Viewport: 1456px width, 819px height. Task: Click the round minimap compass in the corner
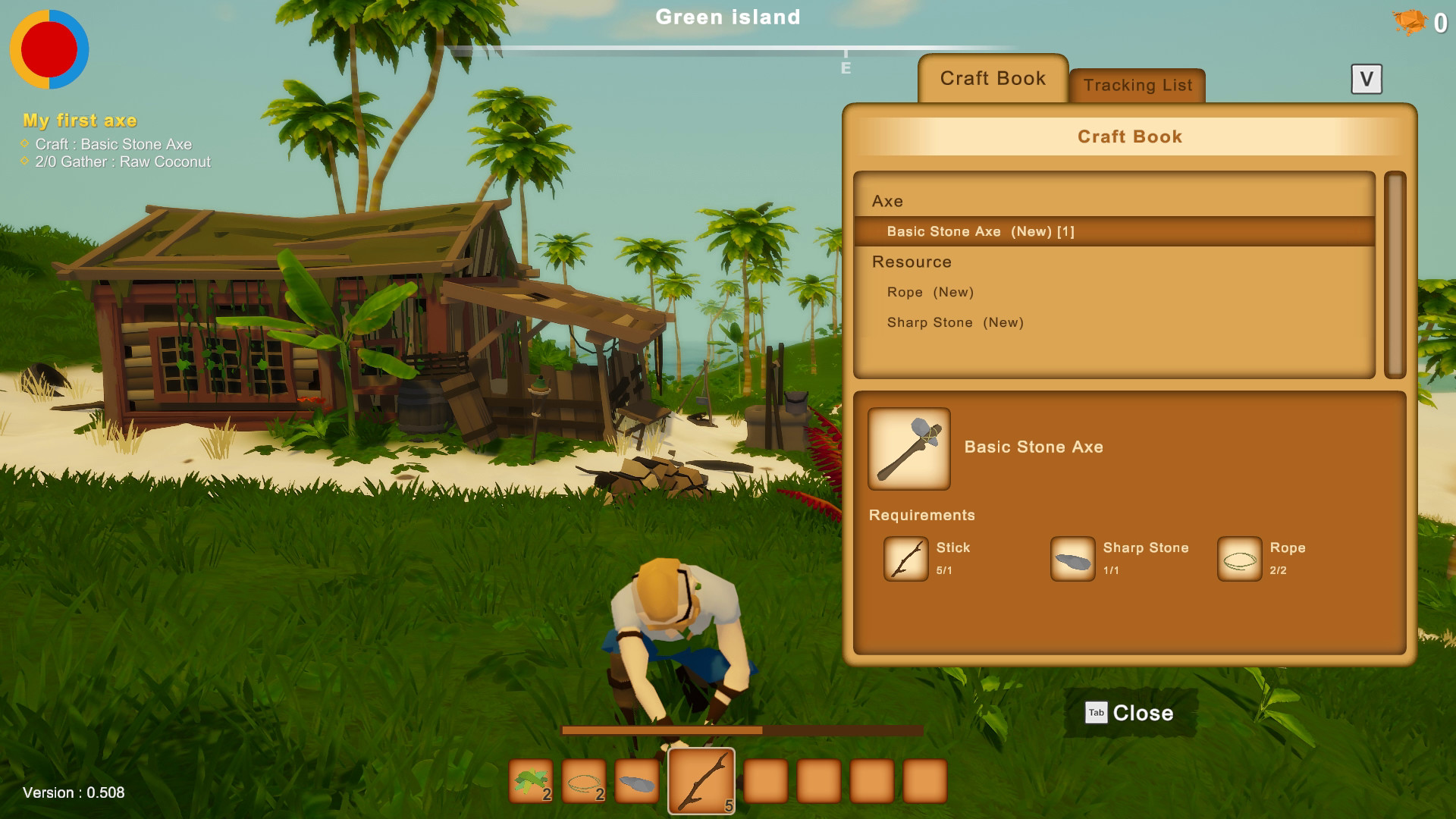pyautogui.click(x=49, y=49)
